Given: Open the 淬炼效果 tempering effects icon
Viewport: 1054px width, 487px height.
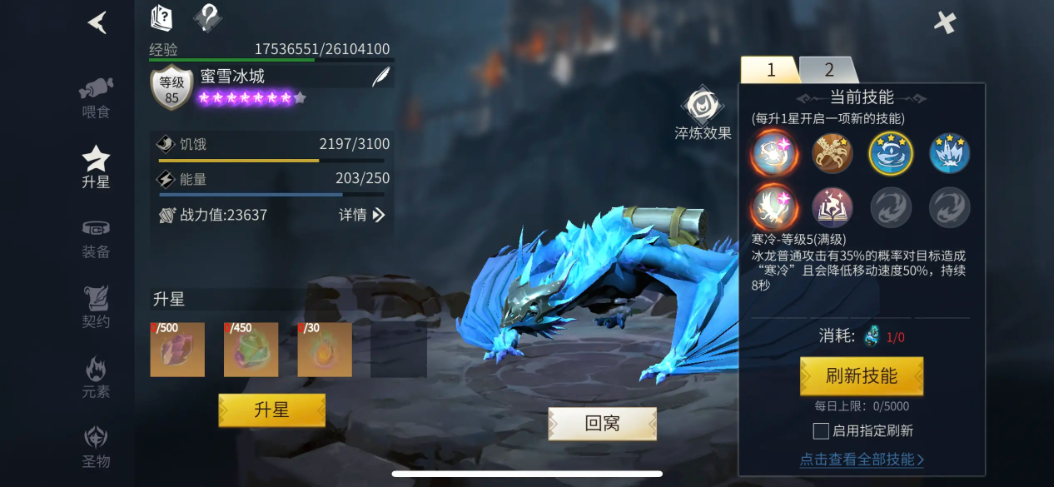Looking at the screenshot, I should (x=702, y=106).
